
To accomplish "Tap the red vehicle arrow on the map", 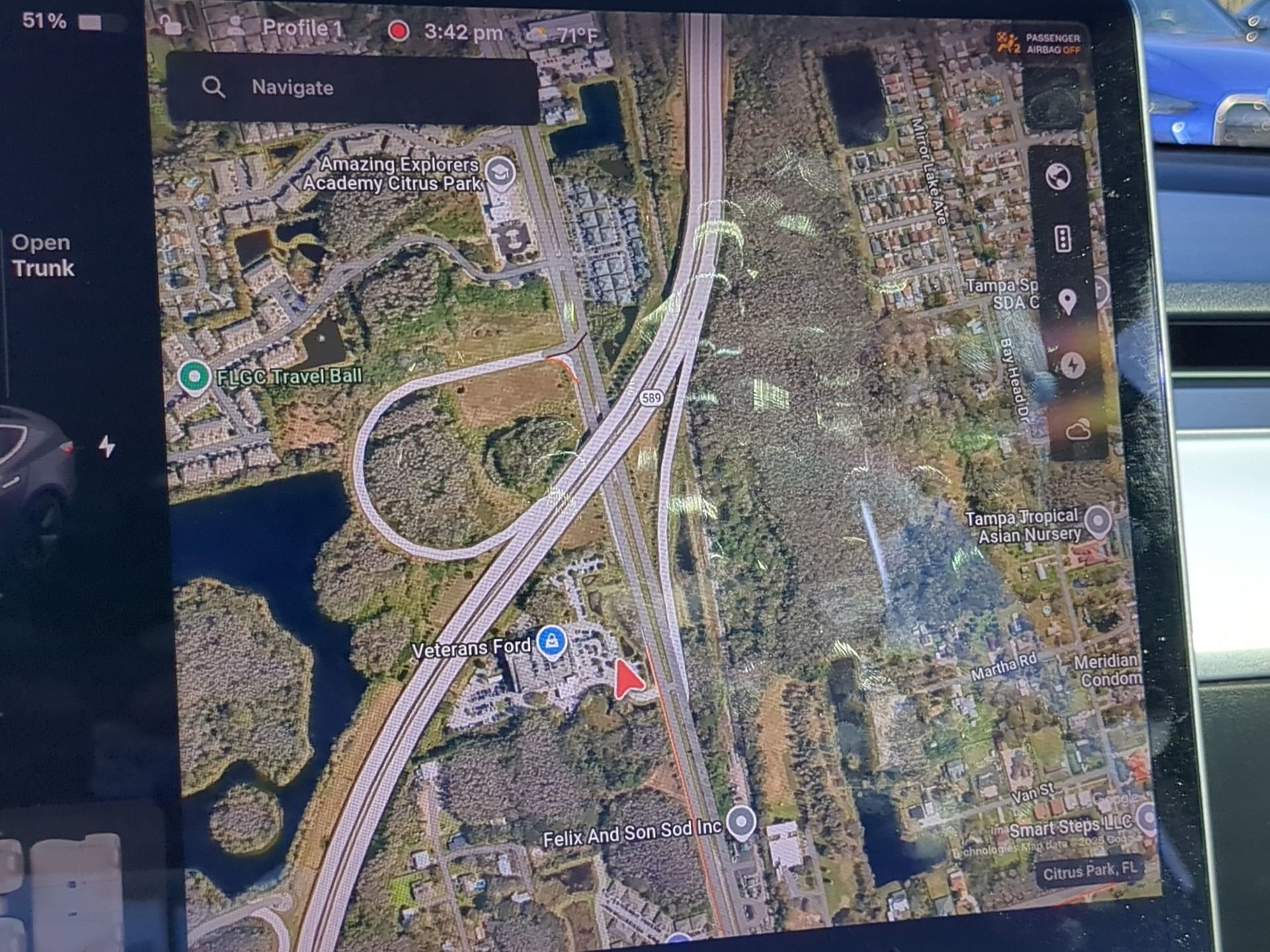I will tap(628, 676).
